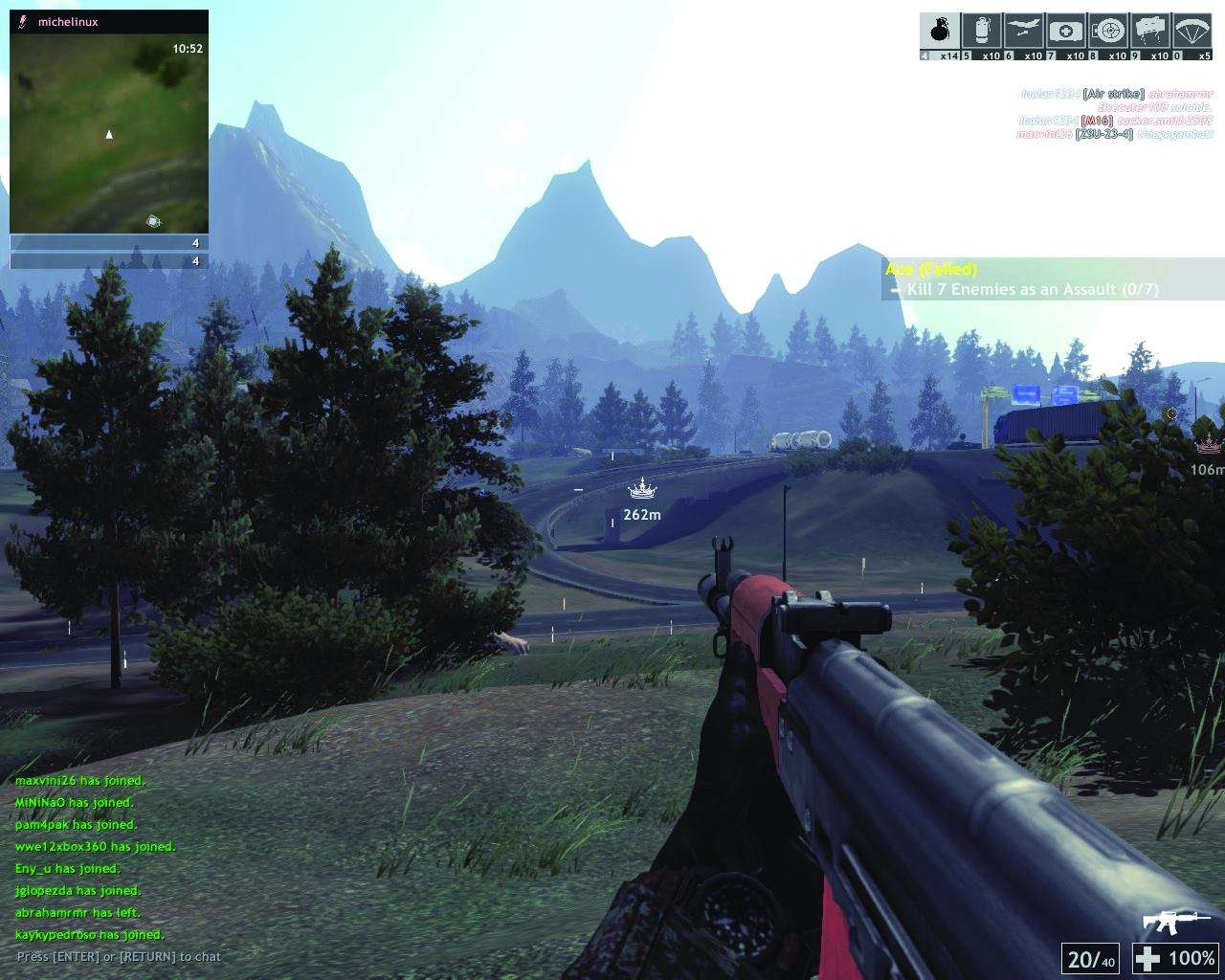Choose the parachute item slot

tap(1192, 32)
